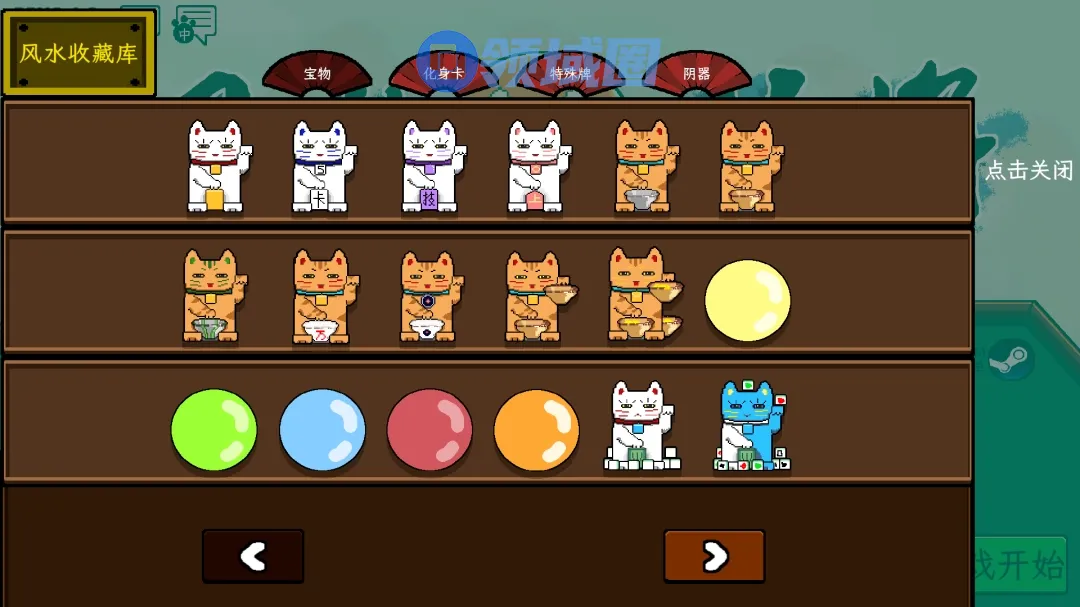Select the green-eared cat with green bowl
Screen dimensions: 1080x607
210,296
